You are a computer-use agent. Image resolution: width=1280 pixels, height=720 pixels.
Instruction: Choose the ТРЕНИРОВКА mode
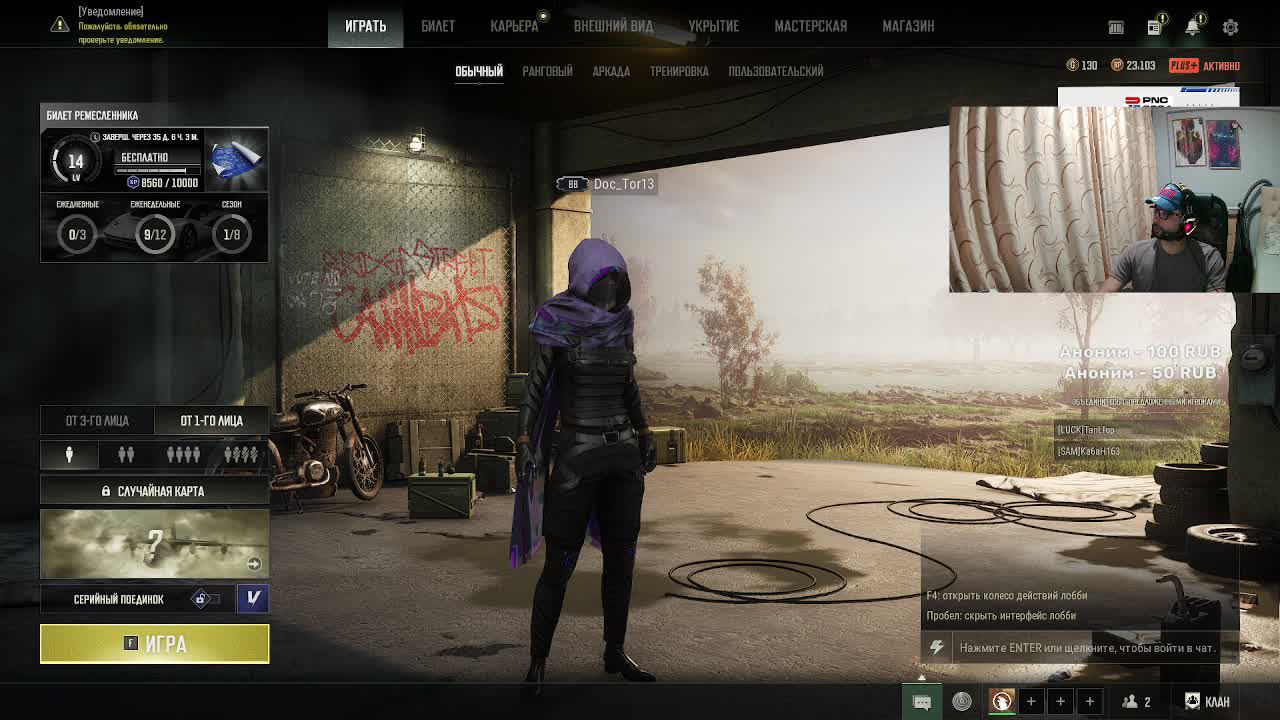tap(679, 71)
